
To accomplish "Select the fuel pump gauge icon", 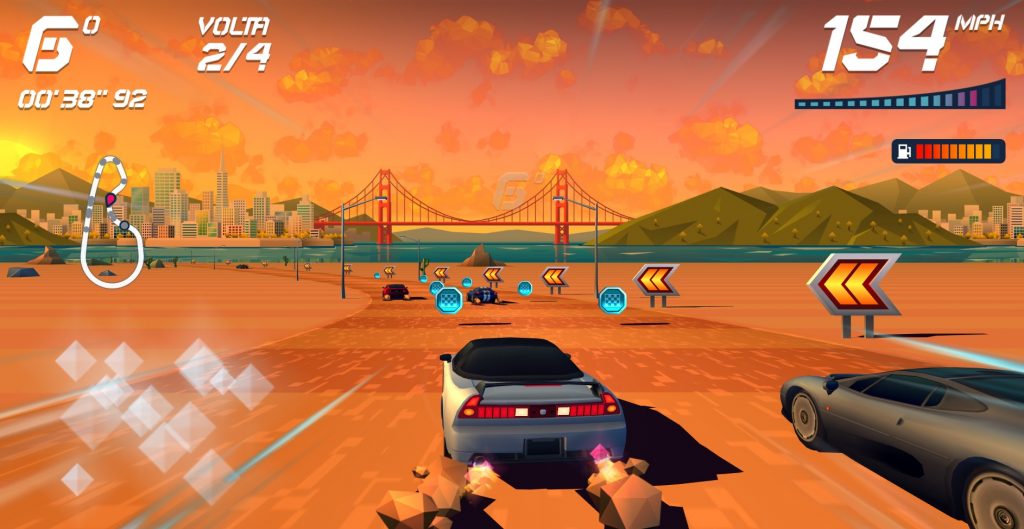I will [x=906, y=151].
